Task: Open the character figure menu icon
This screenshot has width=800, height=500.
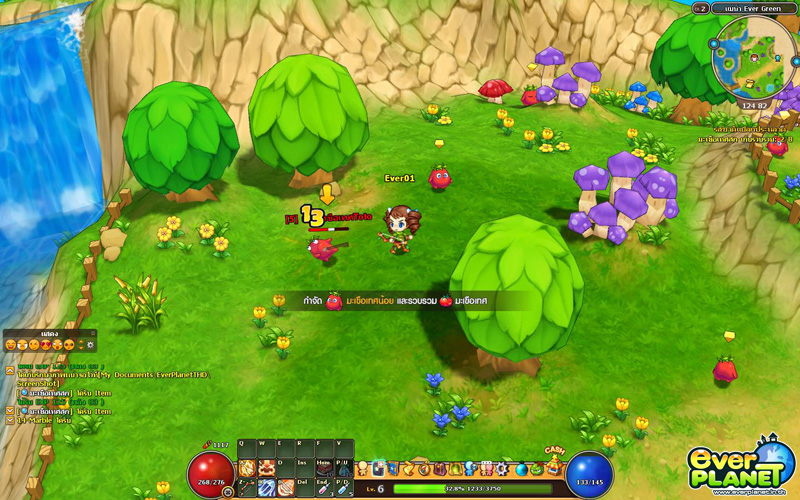Action: [363, 468]
